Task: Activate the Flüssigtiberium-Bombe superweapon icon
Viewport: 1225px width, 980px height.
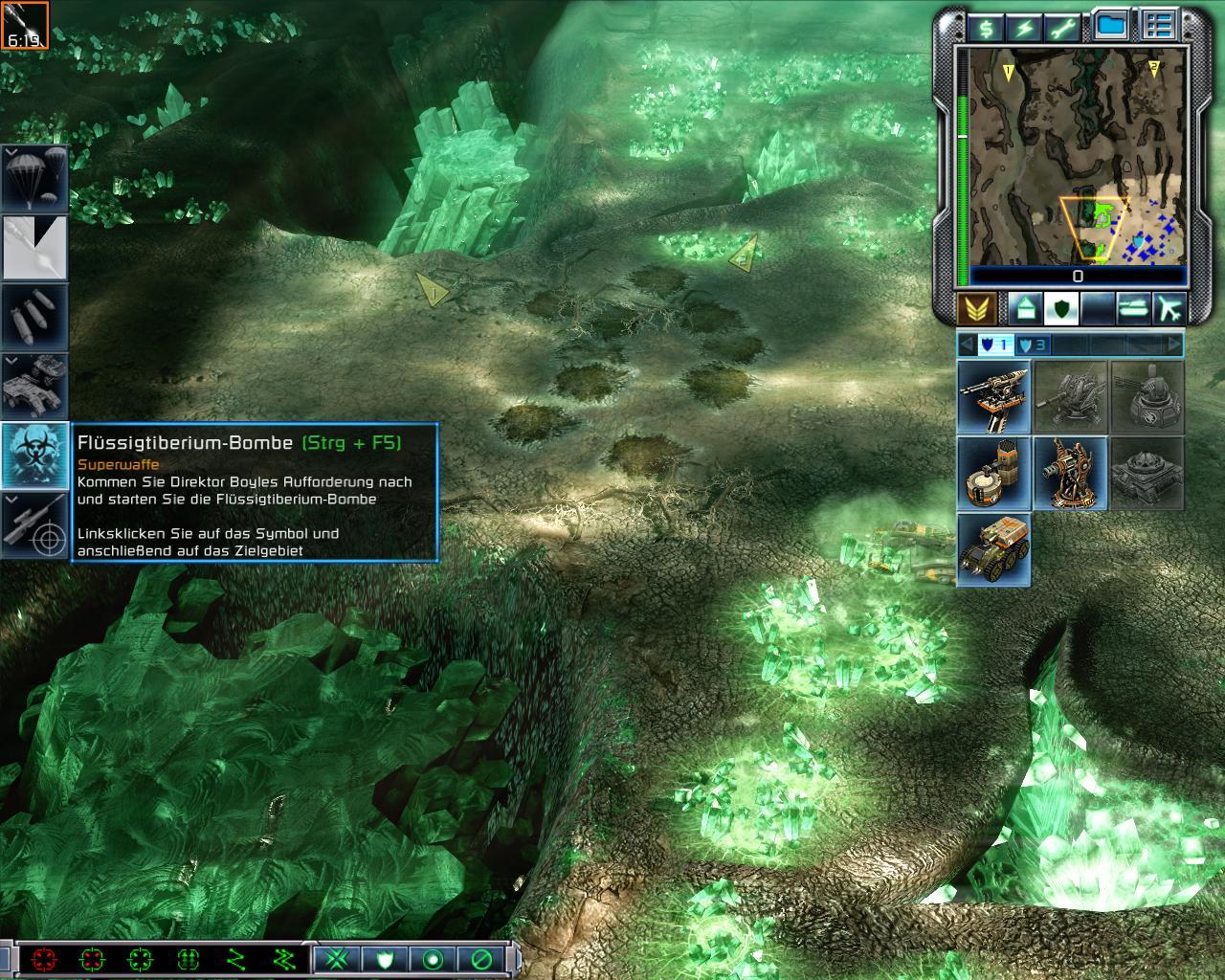Action: [34, 455]
